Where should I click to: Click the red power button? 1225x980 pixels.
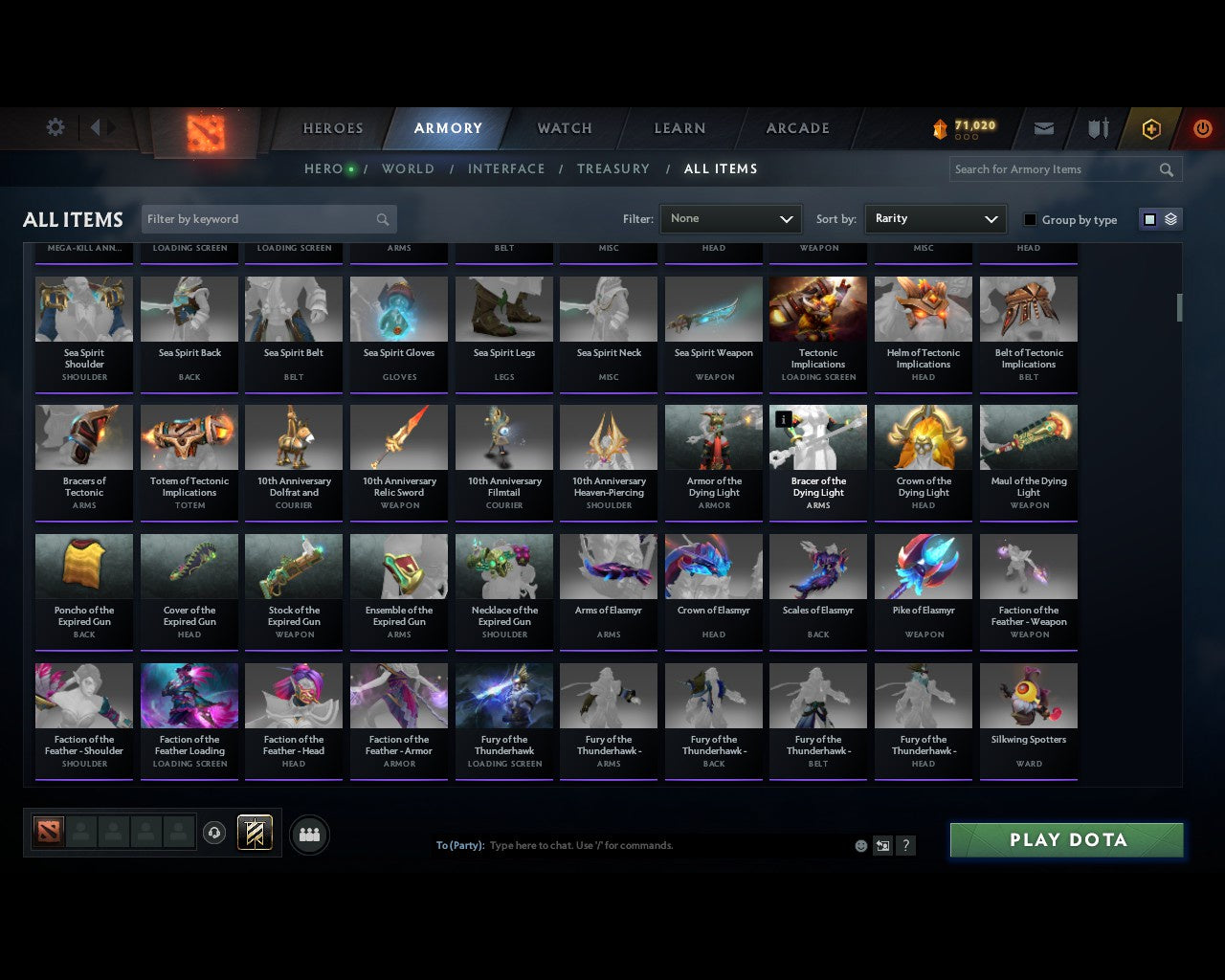click(x=1202, y=128)
